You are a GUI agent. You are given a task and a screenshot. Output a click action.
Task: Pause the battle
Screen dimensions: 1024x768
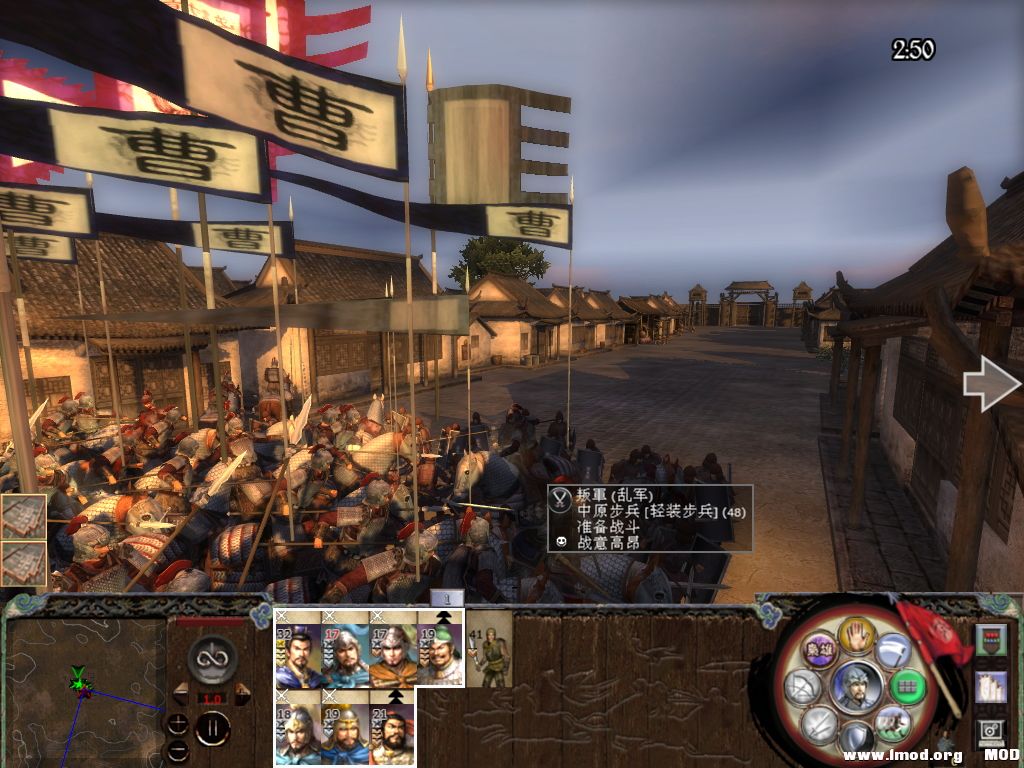212,727
